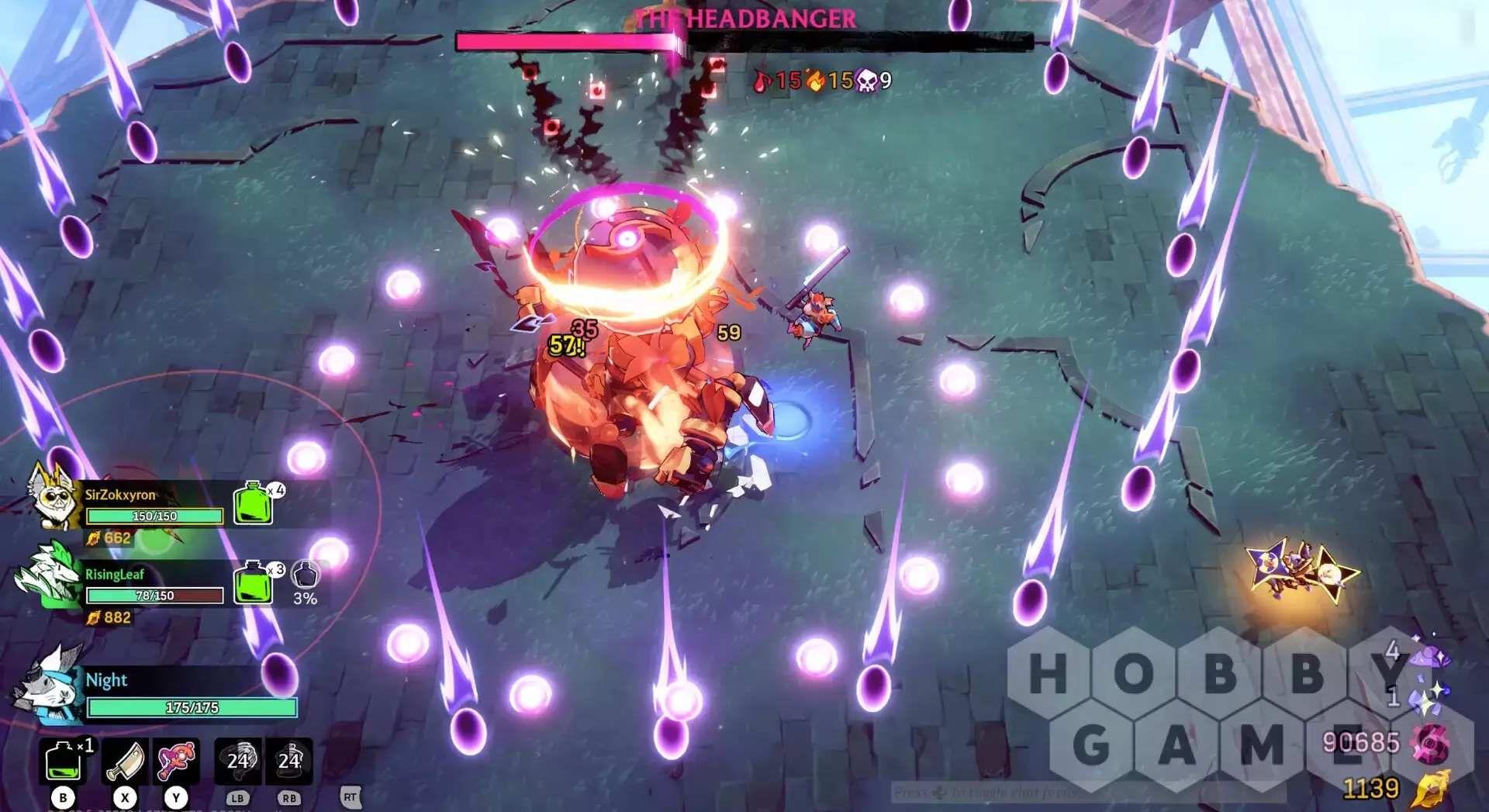The image size is (1489, 812).
Task: Click RisingLeaf's dark flask charge icon
Action: pyautogui.click(x=306, y=575)
